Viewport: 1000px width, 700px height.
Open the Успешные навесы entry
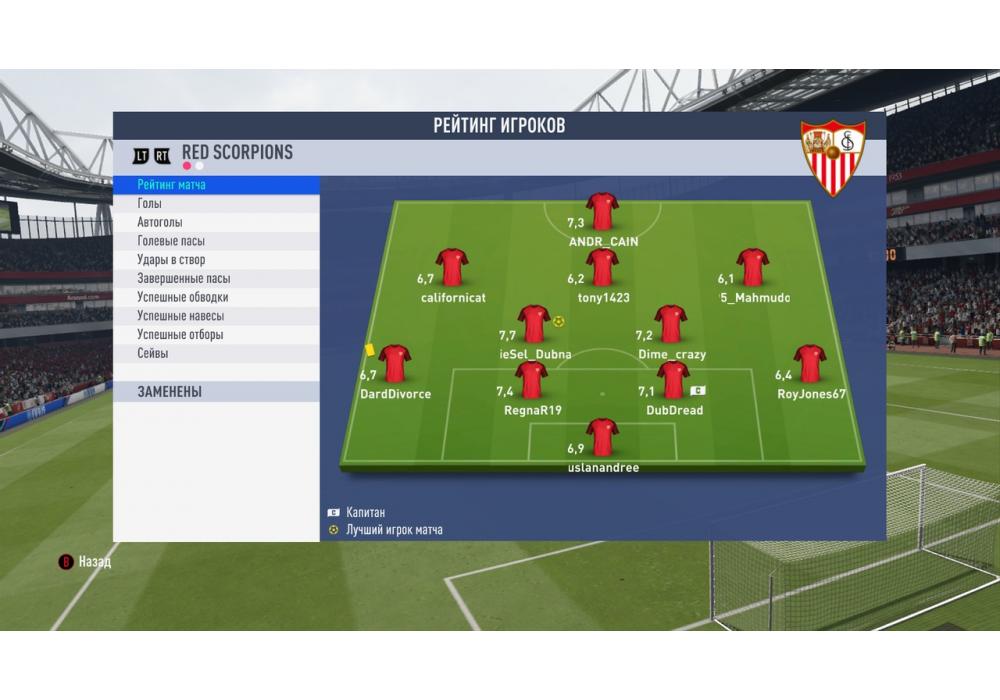(216, 316)
